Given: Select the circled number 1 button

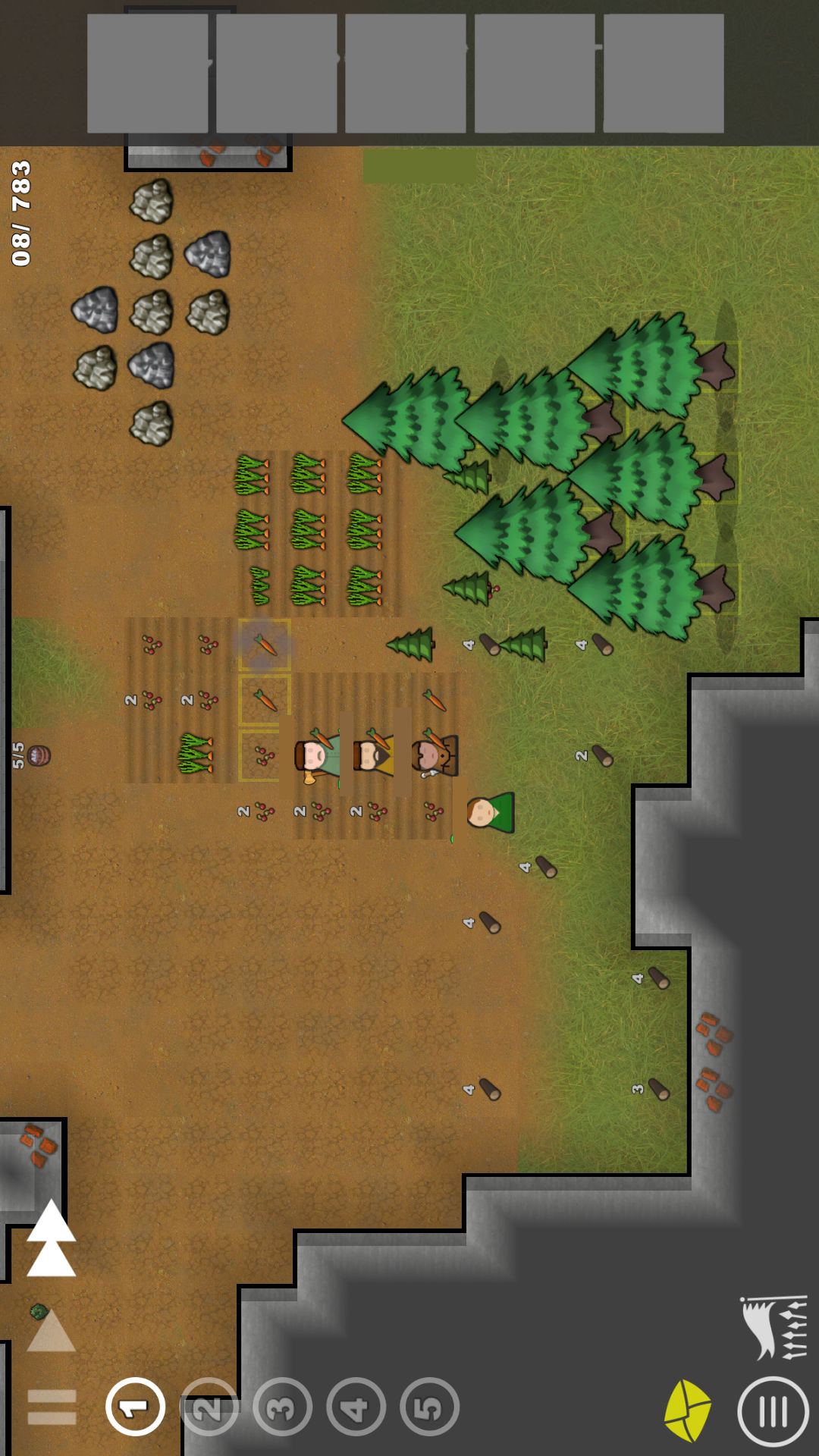Looking at the screenshot, I should point(136,1407).
